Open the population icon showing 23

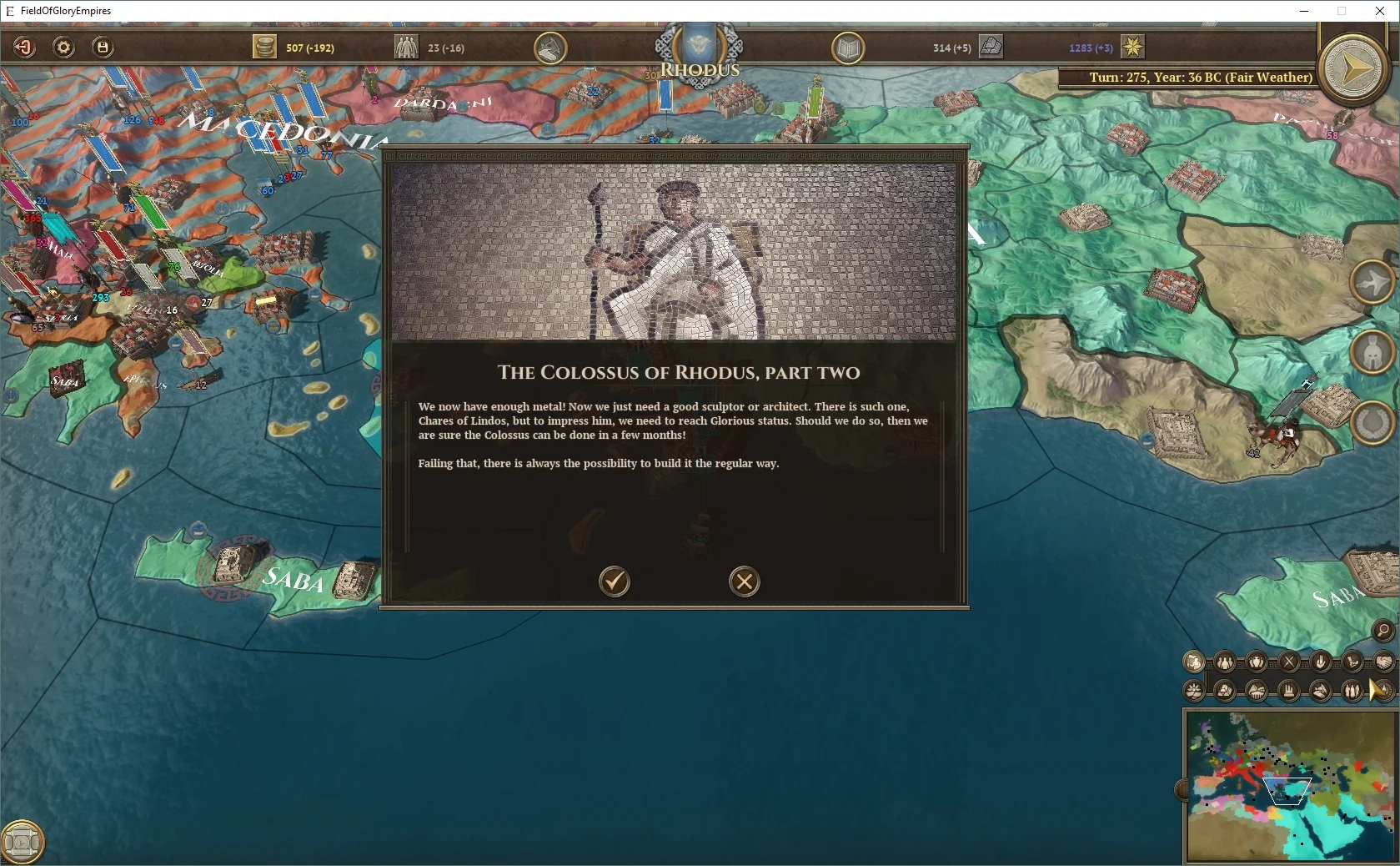406,48
